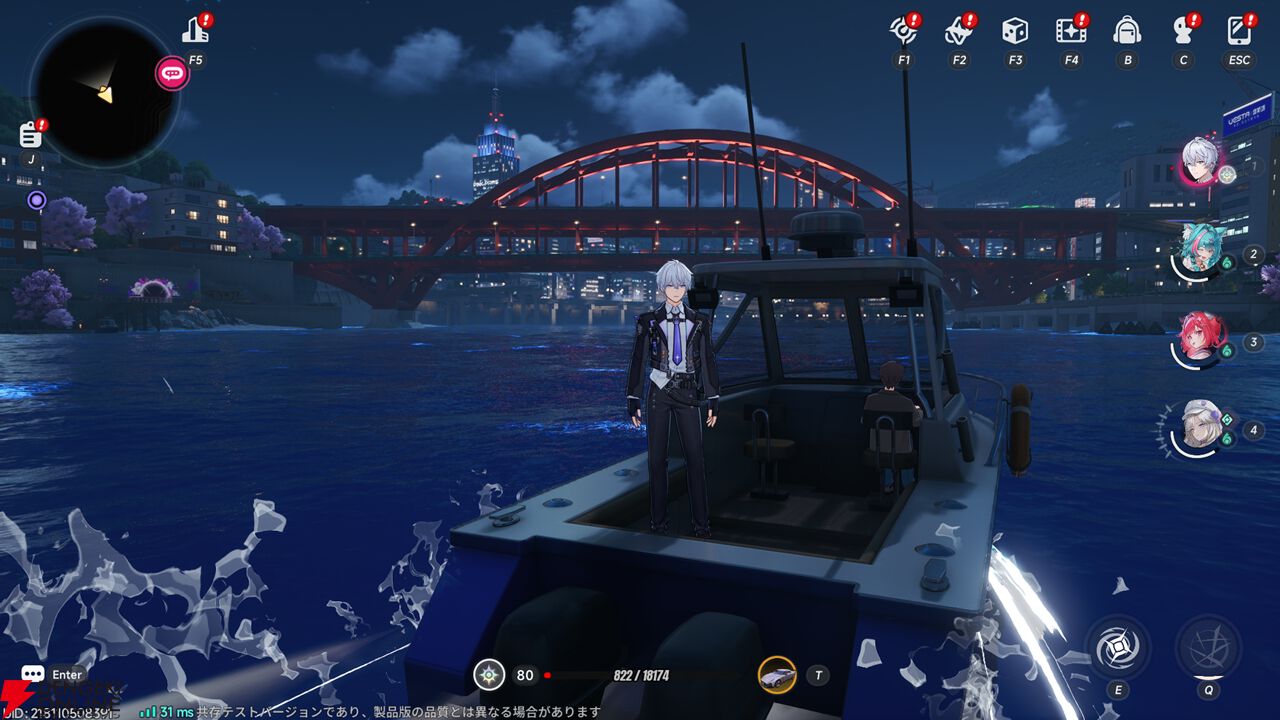The height and width of the screenshot is (720, 1280).
Task: Open the backpack inventory
Action: point(1127,30)
